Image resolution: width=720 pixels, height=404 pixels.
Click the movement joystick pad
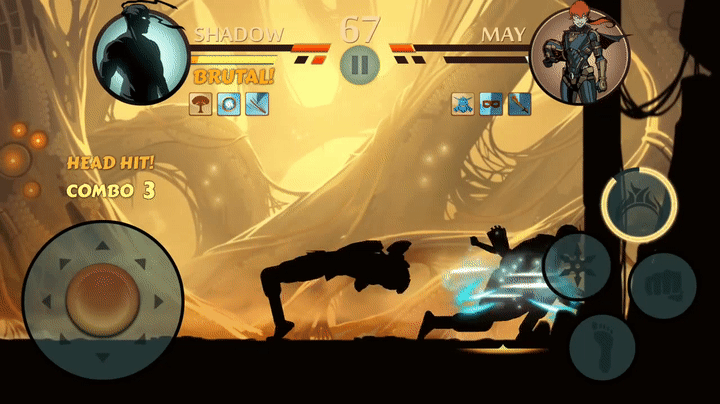[102, 298]
